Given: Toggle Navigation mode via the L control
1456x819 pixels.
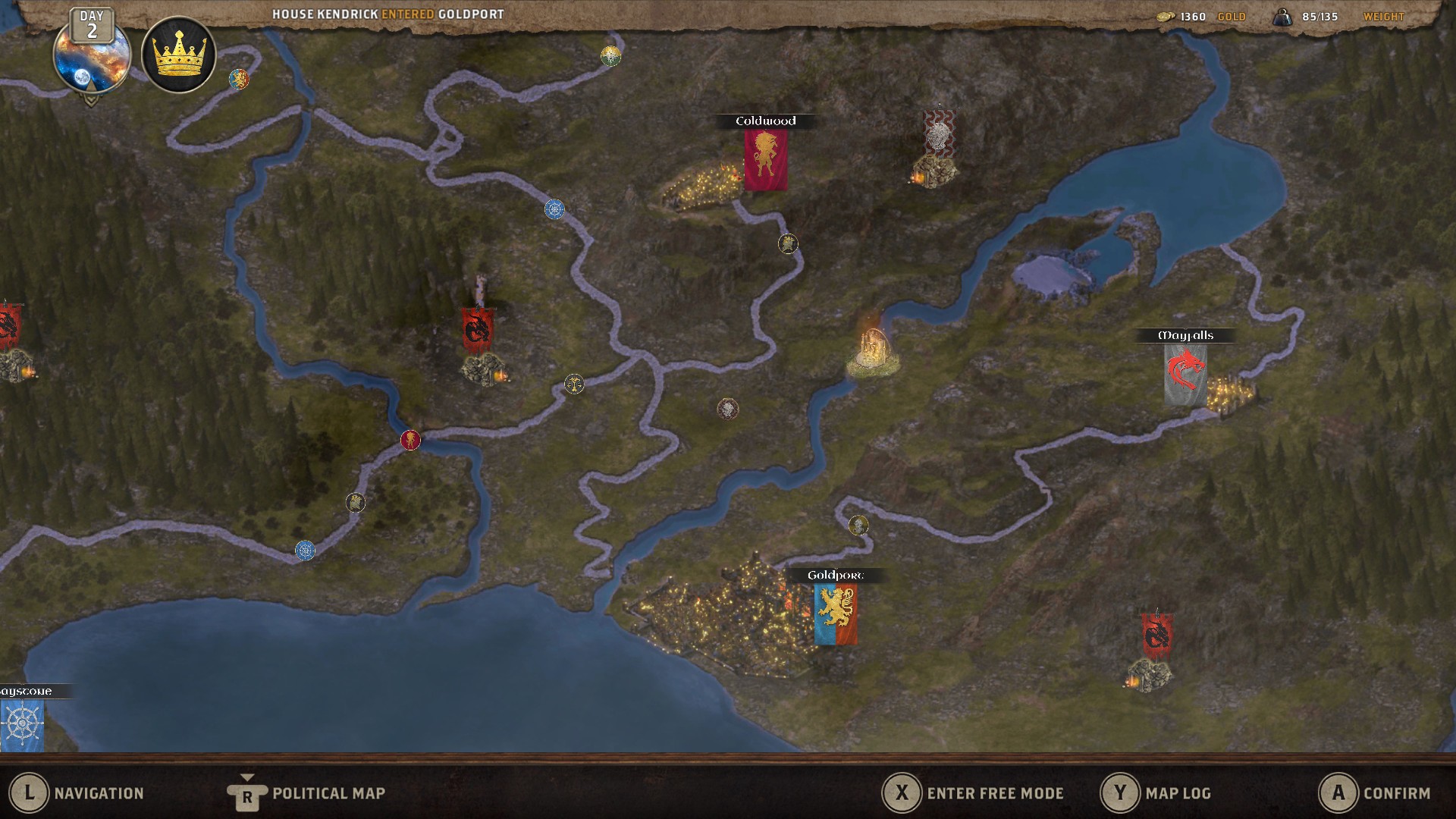Looking at the screenshot, I should coord(30,793).
